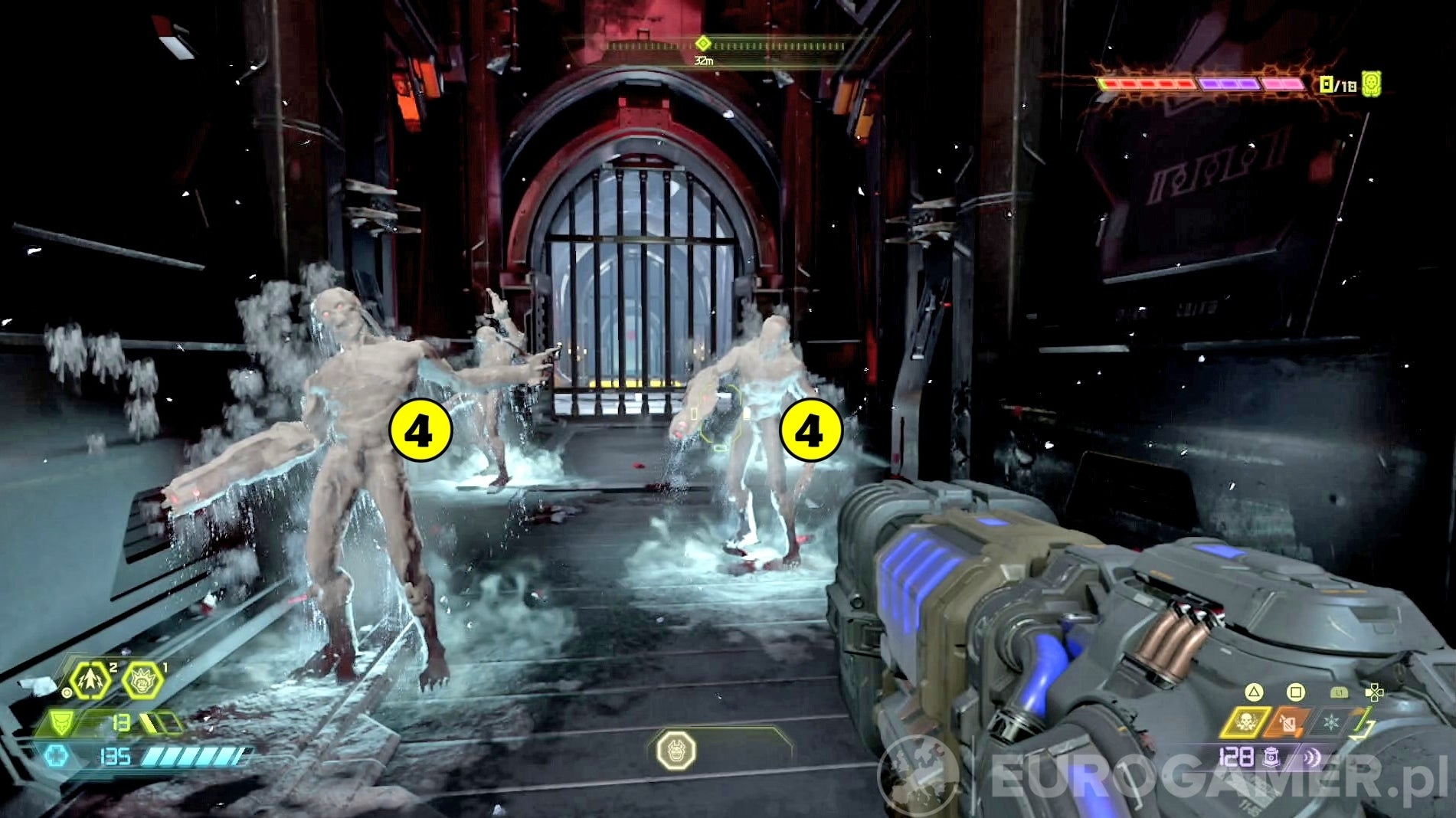Screen dimensions: 1456x818
Task: Click the demon skull collectible icon near 0/18
Action: tap(1371, 83)
